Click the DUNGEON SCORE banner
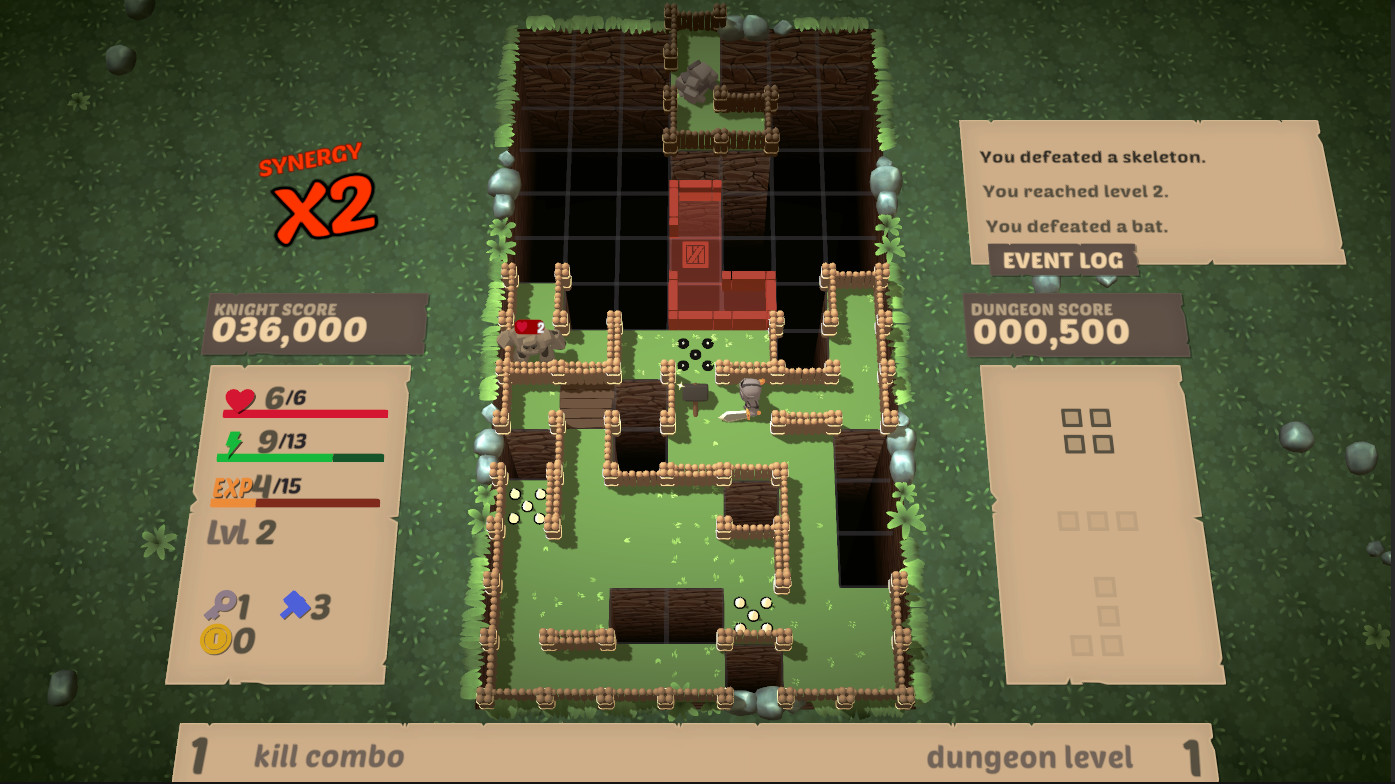Screen dimensions: 1395x784 pos(1076,320)
